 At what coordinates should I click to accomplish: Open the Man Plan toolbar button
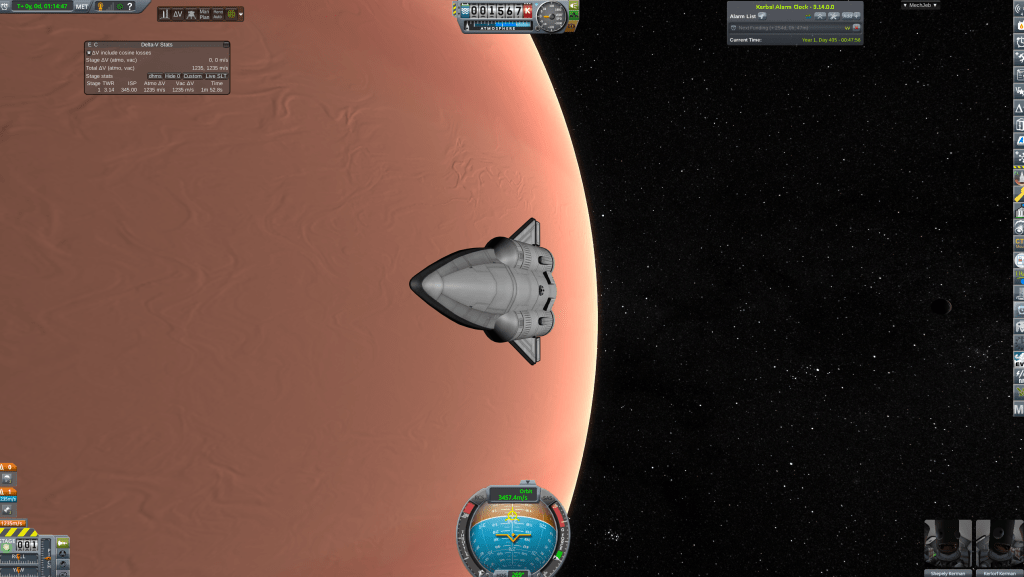[x=204, y=14]
